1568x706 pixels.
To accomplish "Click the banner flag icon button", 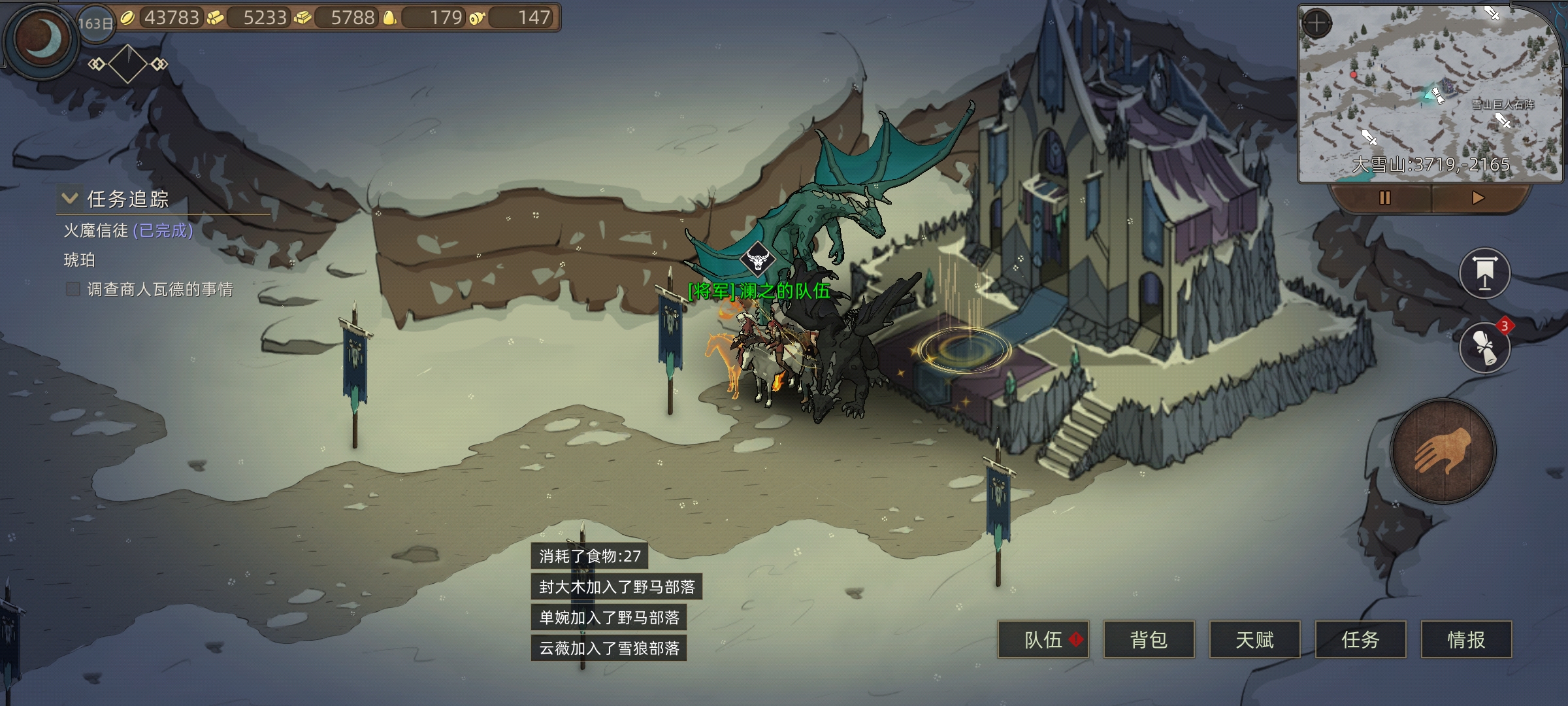I will coord(1484,273).
